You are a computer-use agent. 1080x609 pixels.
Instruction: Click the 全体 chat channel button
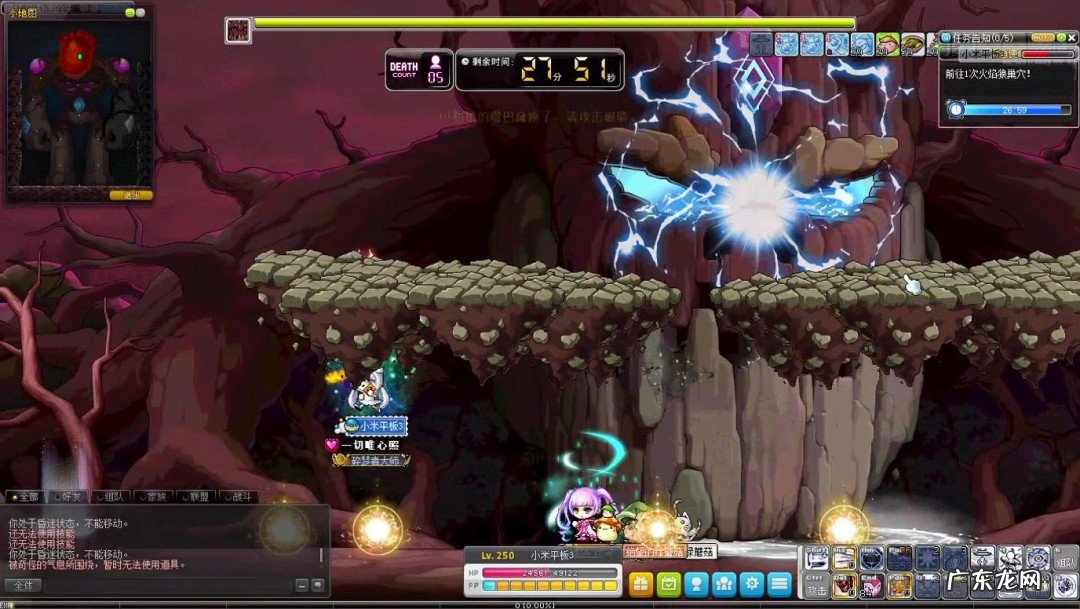coord(23,585)
